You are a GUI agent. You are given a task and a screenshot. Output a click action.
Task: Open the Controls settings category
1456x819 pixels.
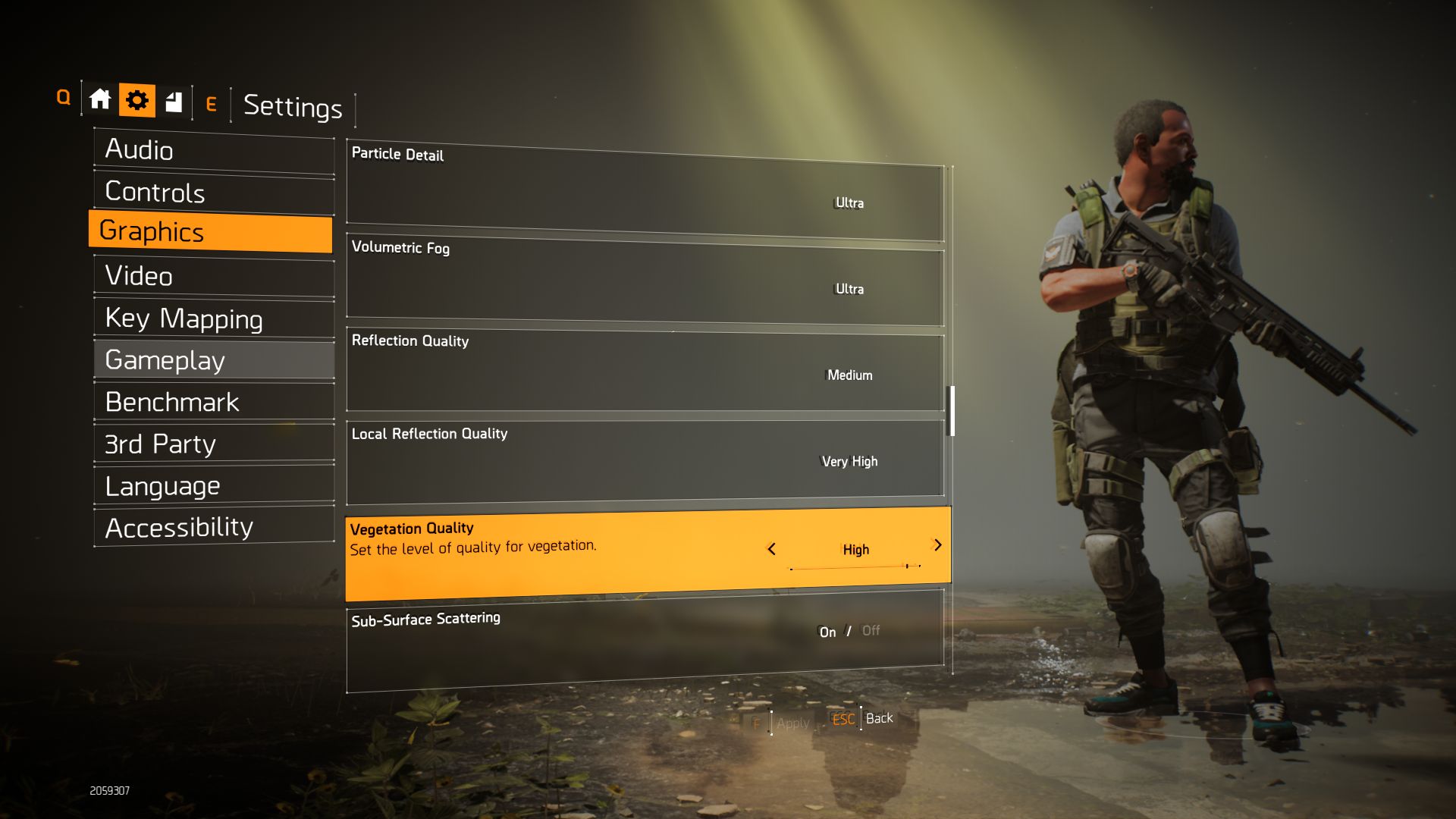tap(213, 192)
